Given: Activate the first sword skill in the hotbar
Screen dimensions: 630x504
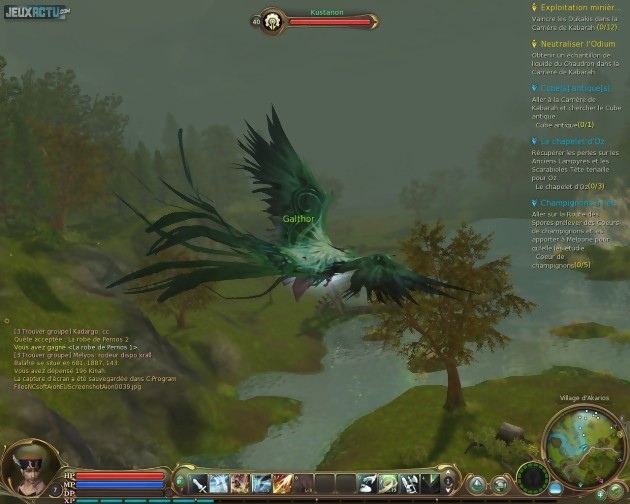Looking at the screenshot, I should tap(199, 484).
